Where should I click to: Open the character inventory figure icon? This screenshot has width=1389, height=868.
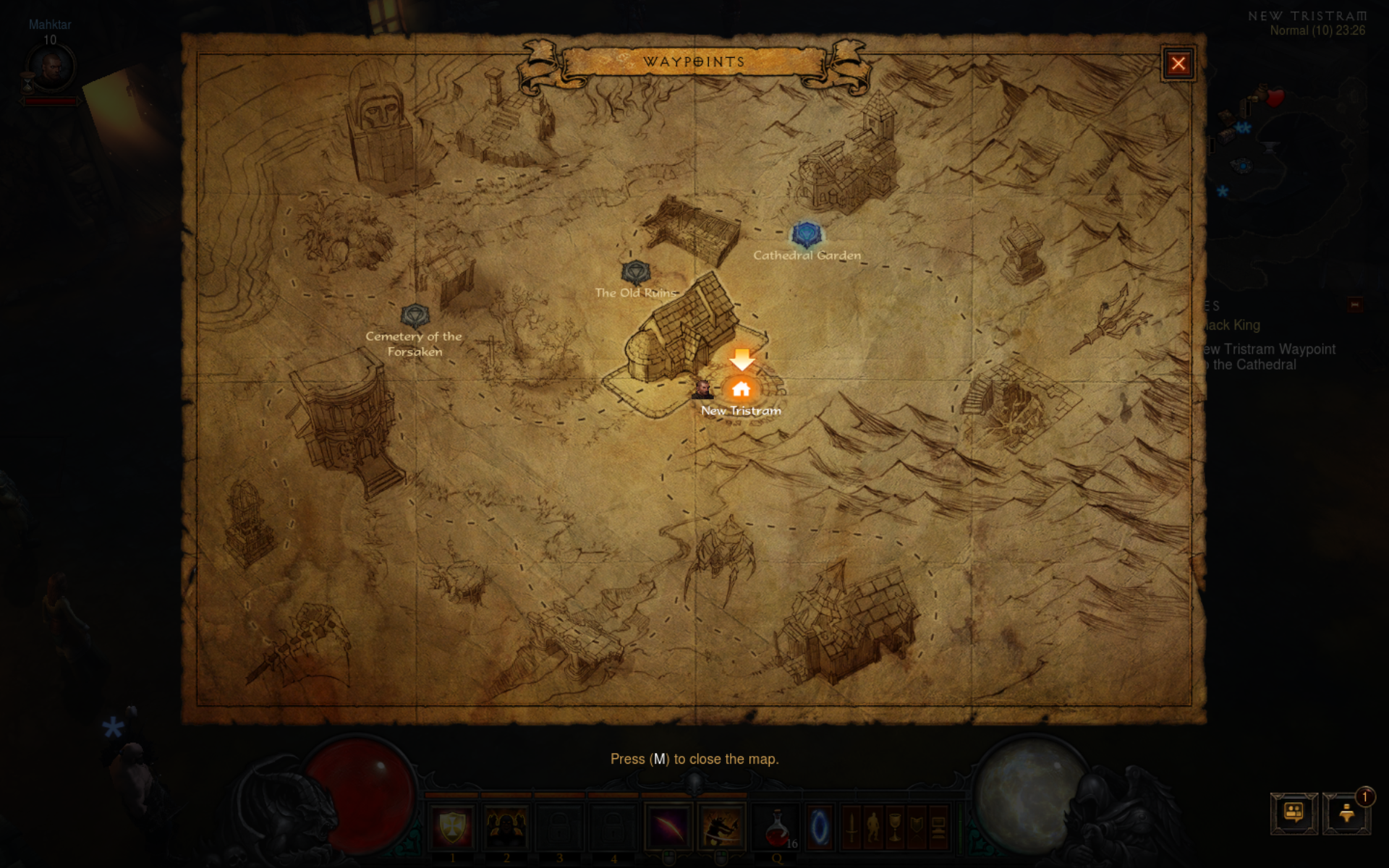point(874,827)
